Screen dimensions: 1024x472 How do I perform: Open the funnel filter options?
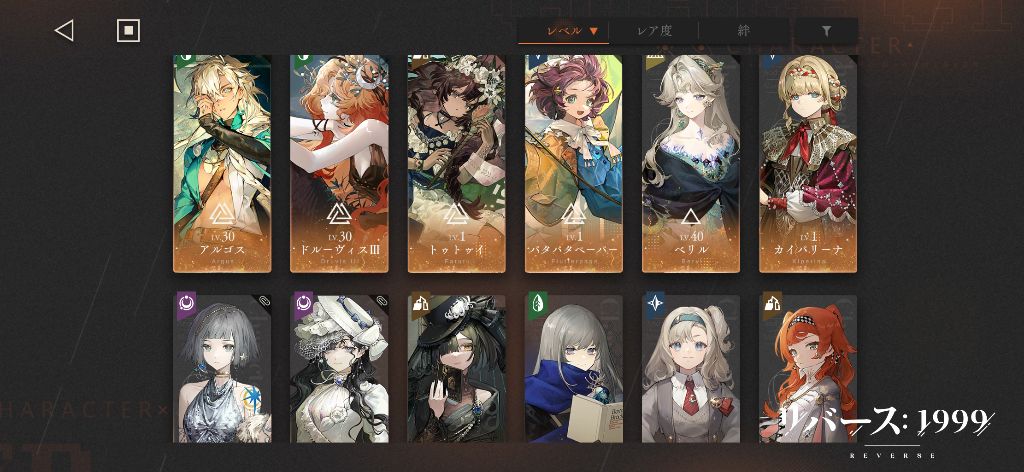click(826, 31)
